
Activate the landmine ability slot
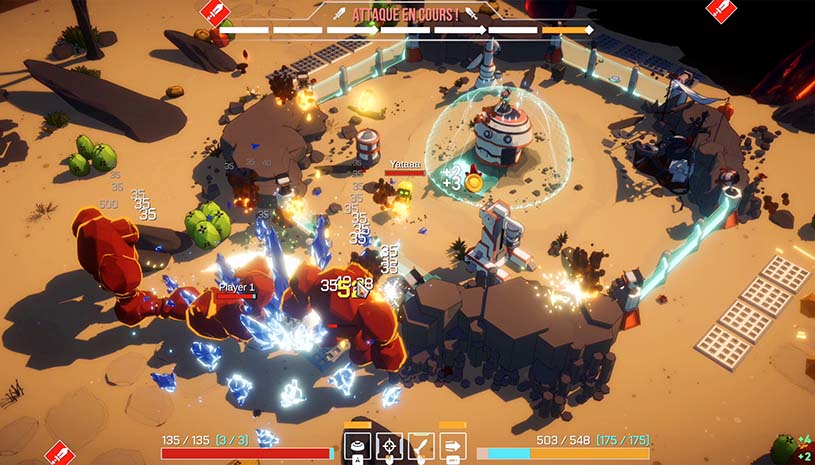[x=357, y=446]
